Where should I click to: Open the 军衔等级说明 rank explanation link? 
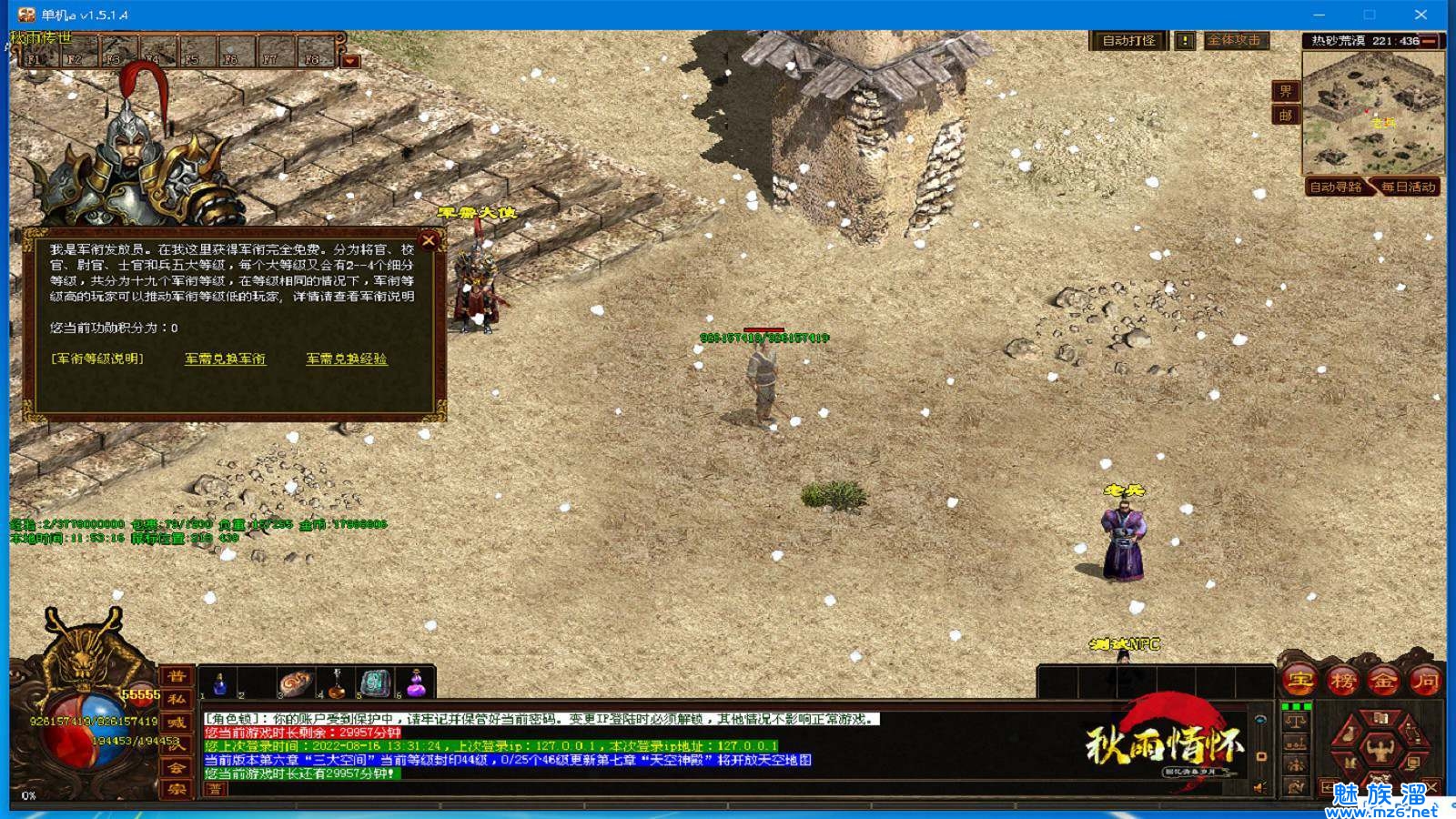pos(97,359)
